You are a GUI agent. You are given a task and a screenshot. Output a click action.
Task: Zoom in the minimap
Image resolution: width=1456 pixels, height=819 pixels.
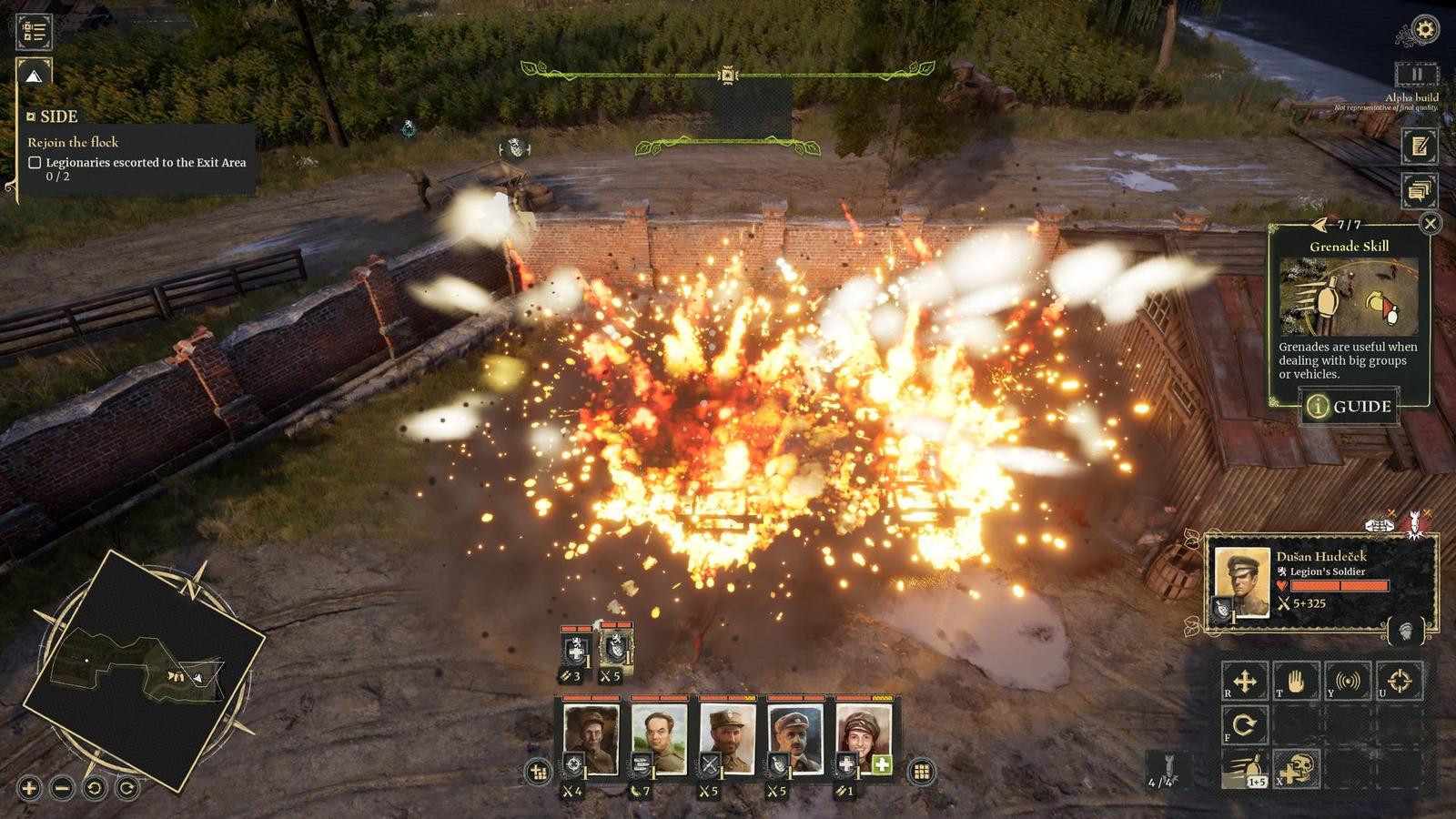(29, 788)
